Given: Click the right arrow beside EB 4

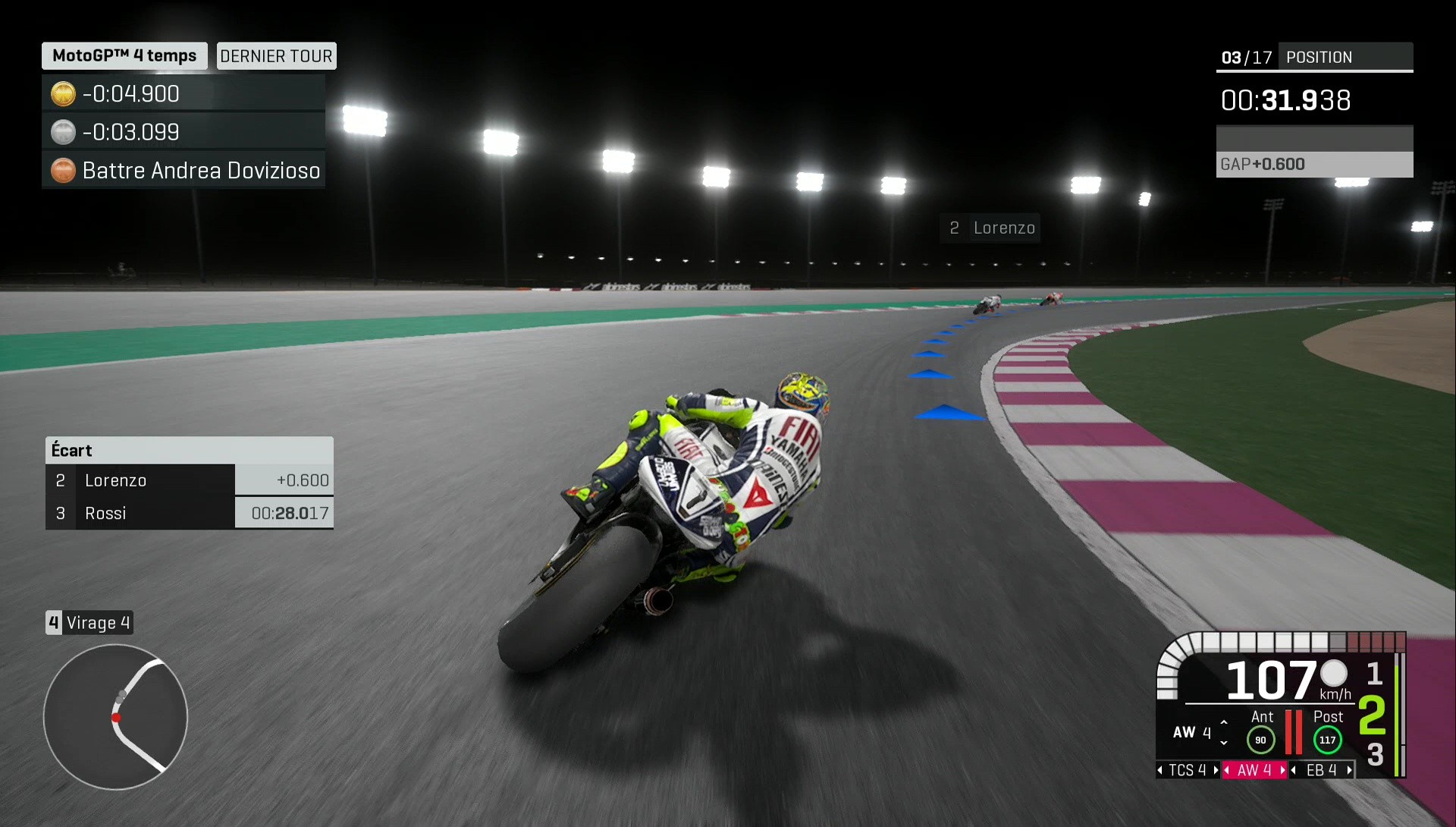Looking at the screenshot, I should [x=1351, y=770].
